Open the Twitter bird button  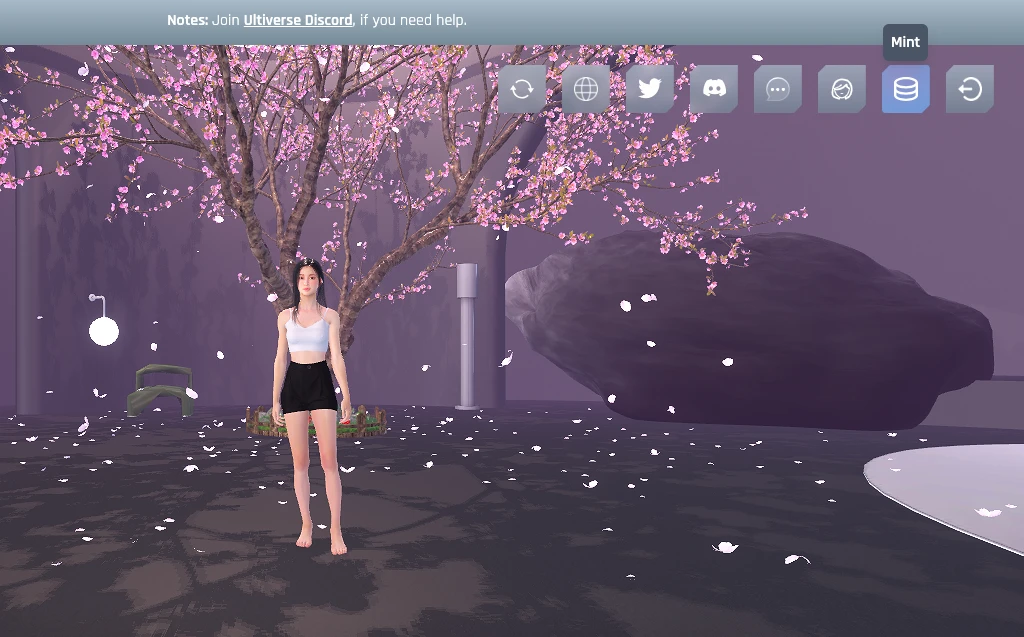[650, 90]
